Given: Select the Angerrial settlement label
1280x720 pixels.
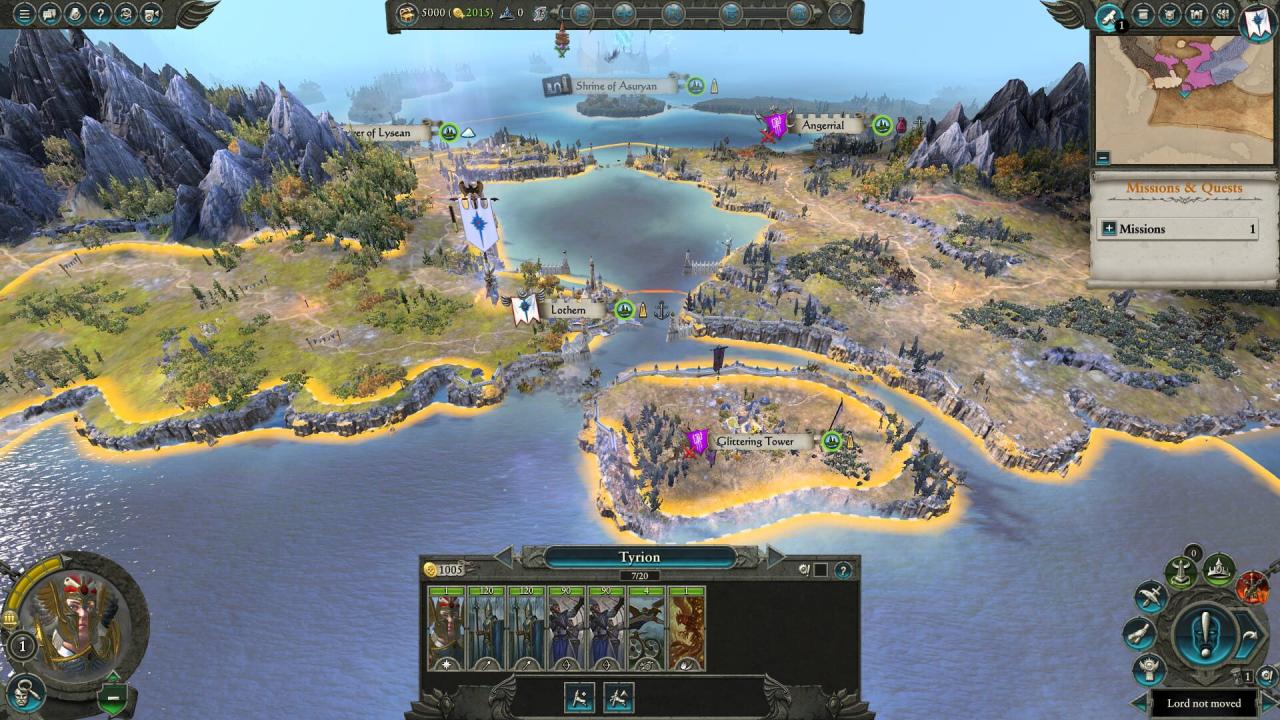Looking at the screenshot, I should [822, 125].
